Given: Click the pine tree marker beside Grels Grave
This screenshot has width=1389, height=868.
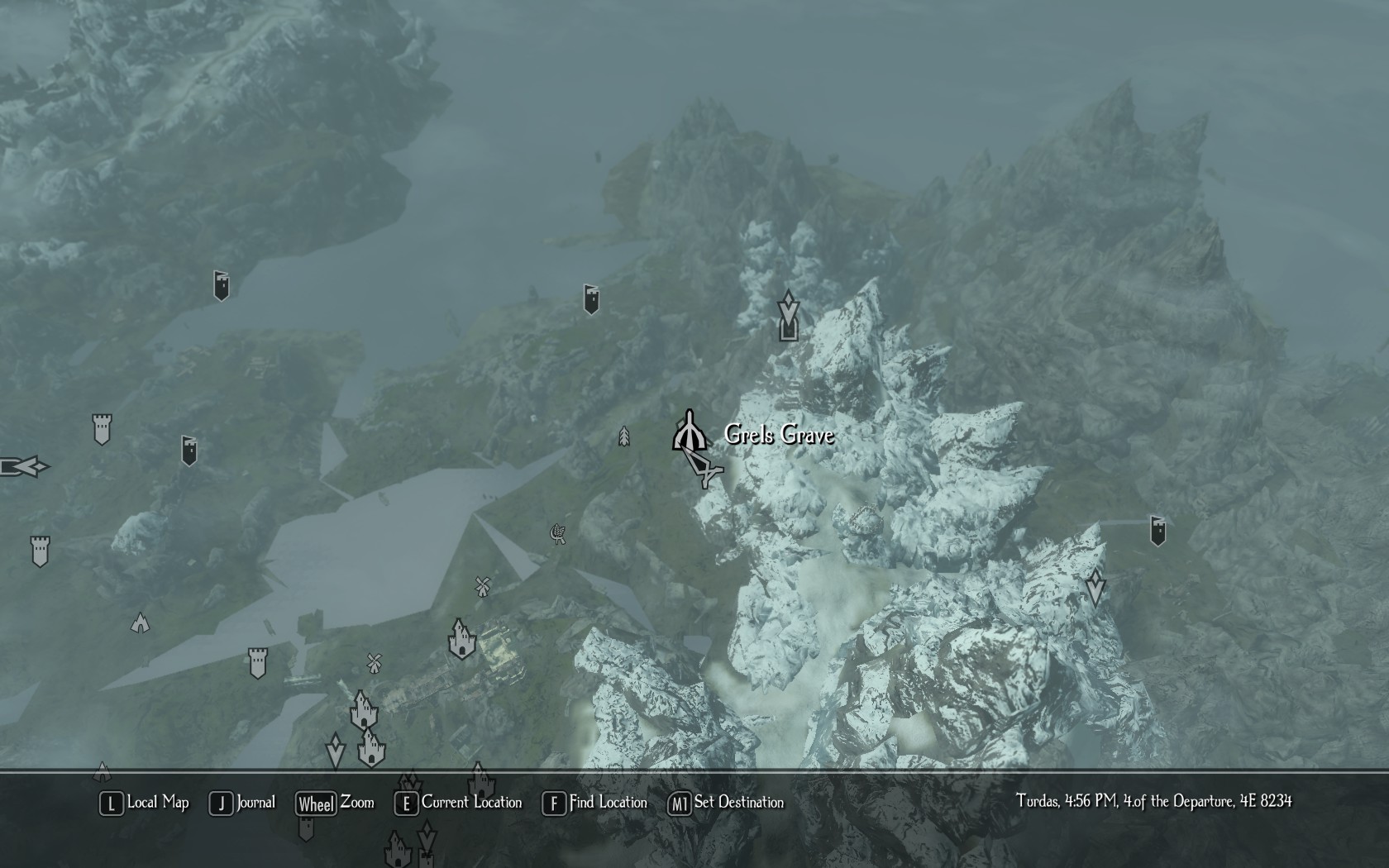Looking at the screenshot, I should click(x=624, y=436).
